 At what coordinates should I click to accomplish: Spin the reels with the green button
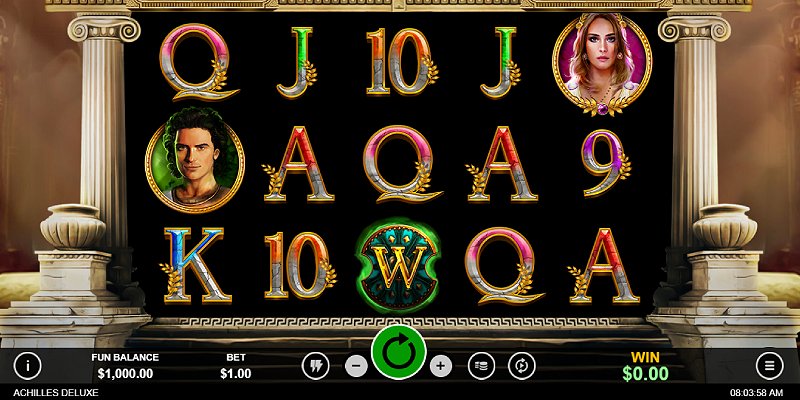(399, 352)
